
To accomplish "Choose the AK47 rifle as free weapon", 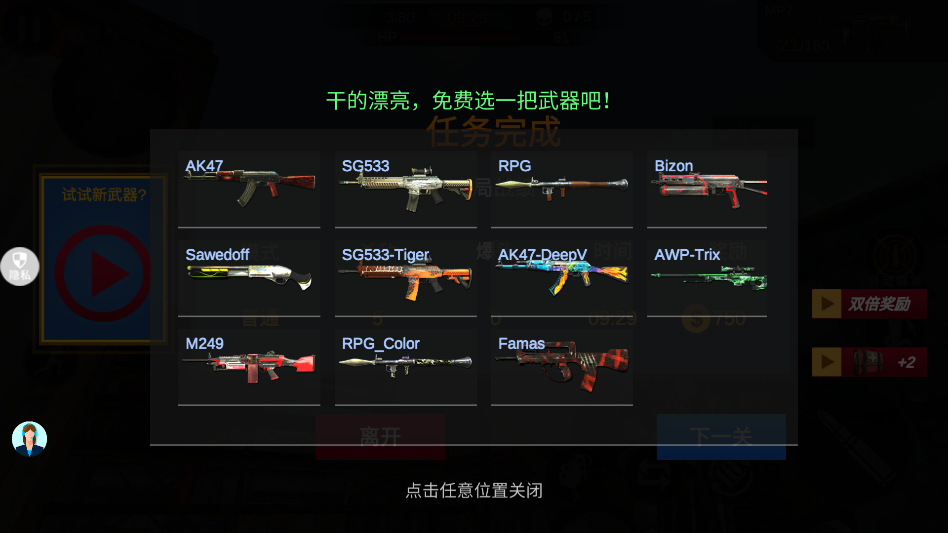I will click(x=249, y=189).
